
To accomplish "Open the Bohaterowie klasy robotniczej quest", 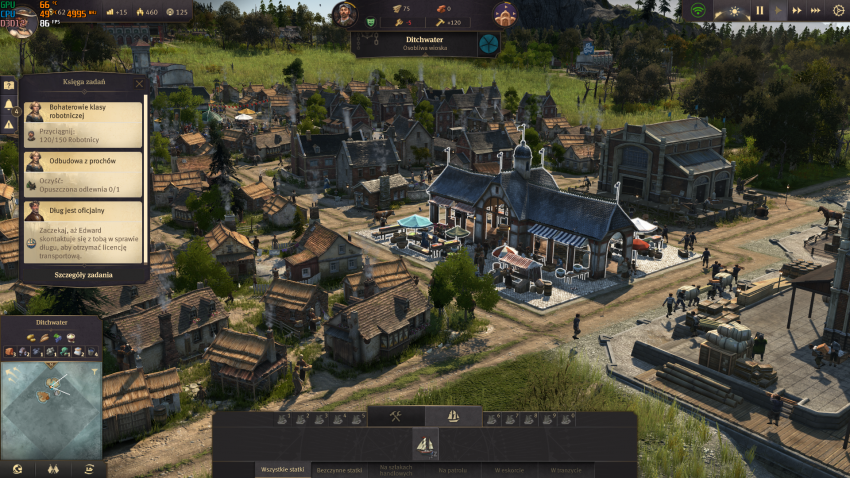I will [83, 123].
